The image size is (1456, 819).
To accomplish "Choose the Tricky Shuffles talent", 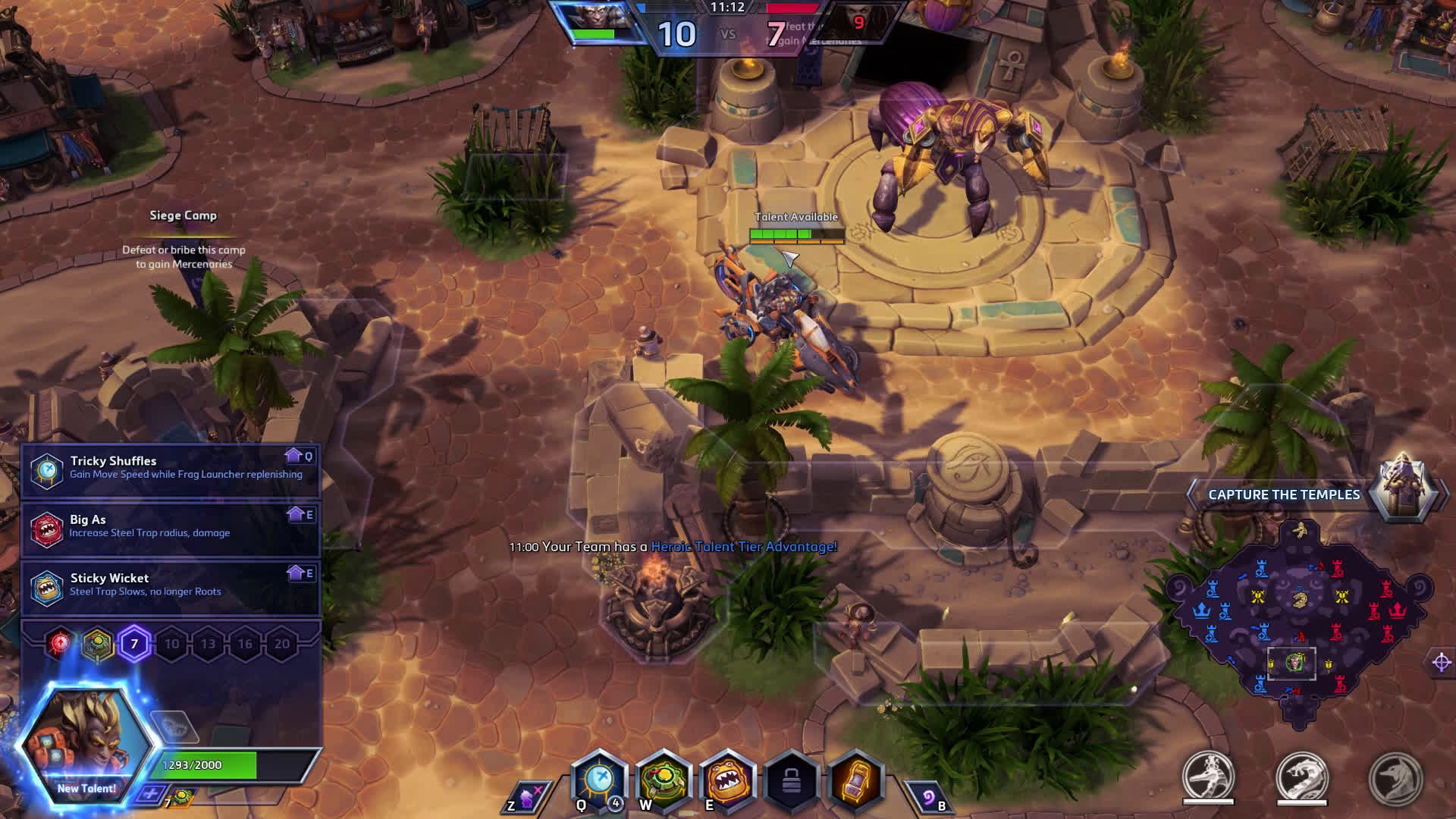I will coord(171,469).
